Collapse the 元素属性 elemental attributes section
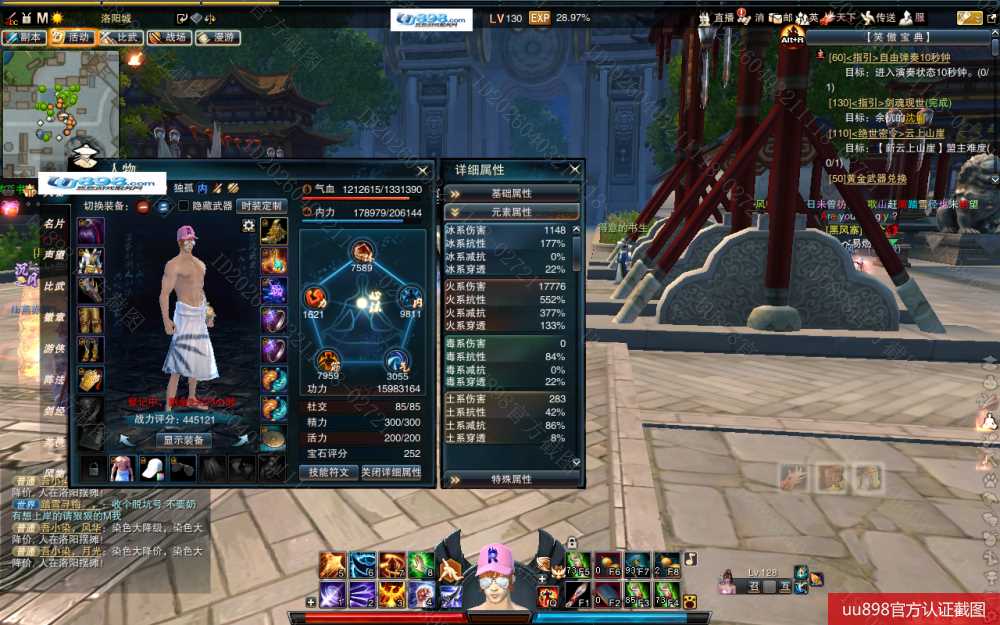Viewport: 1000px width, 625px height. (x=511, y=212)
